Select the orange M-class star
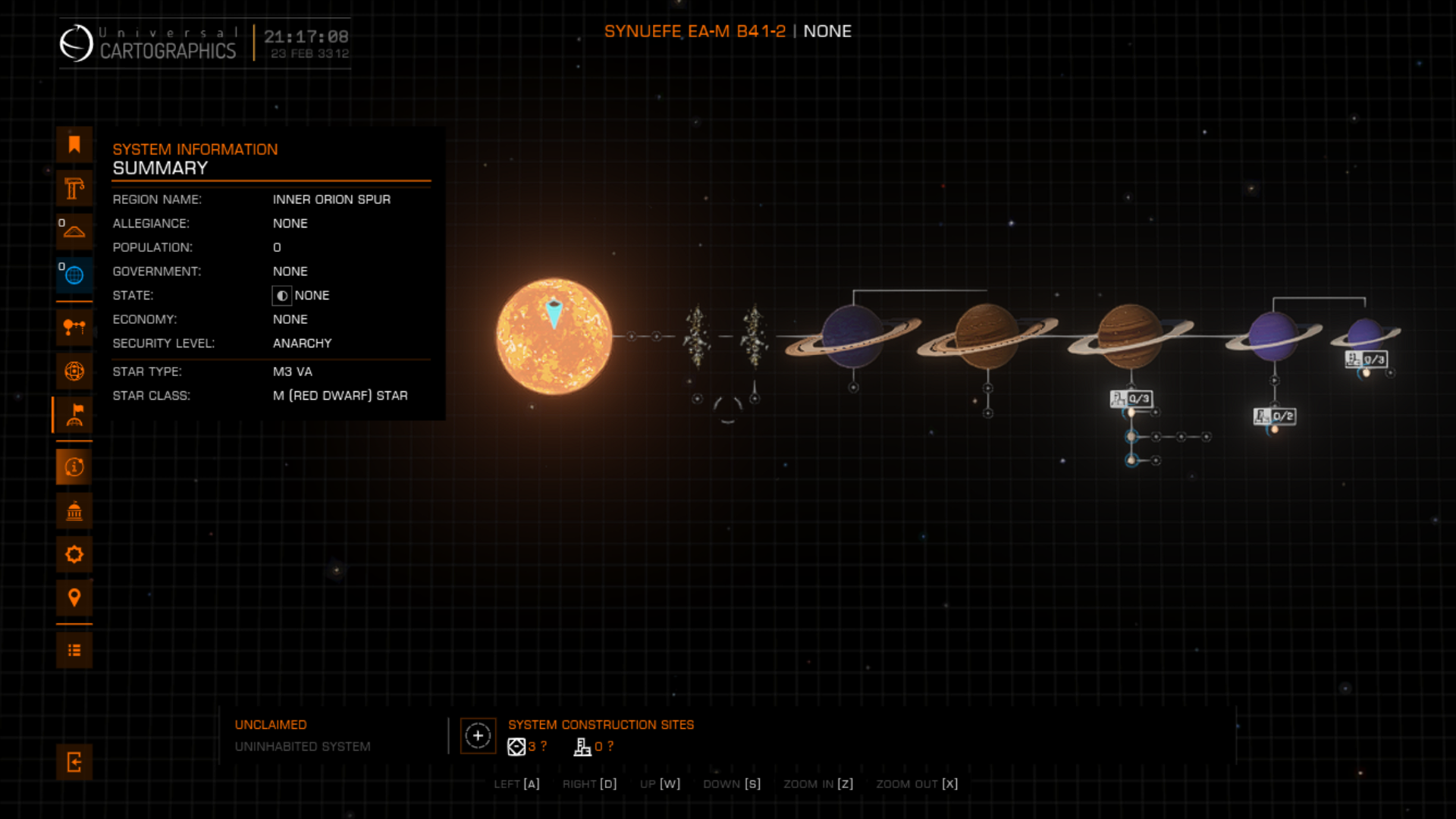 554,336
